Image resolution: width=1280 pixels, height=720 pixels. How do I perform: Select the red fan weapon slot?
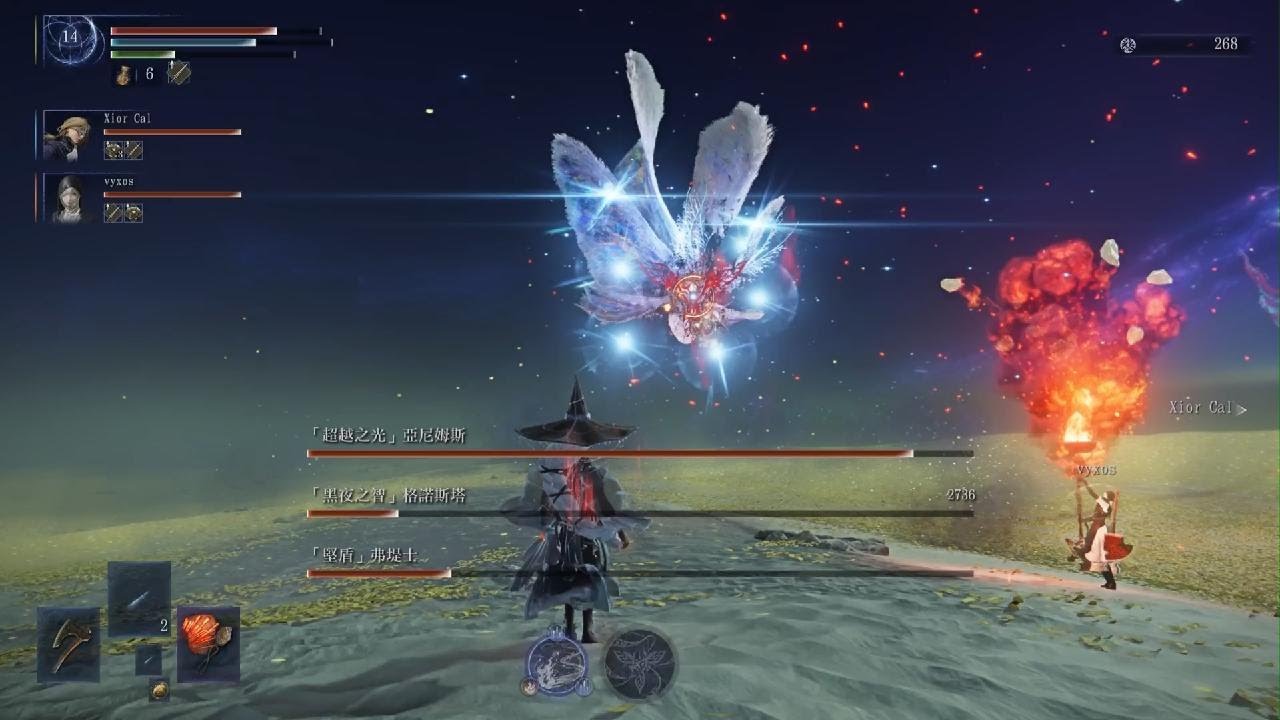click(x=208, y=644)
